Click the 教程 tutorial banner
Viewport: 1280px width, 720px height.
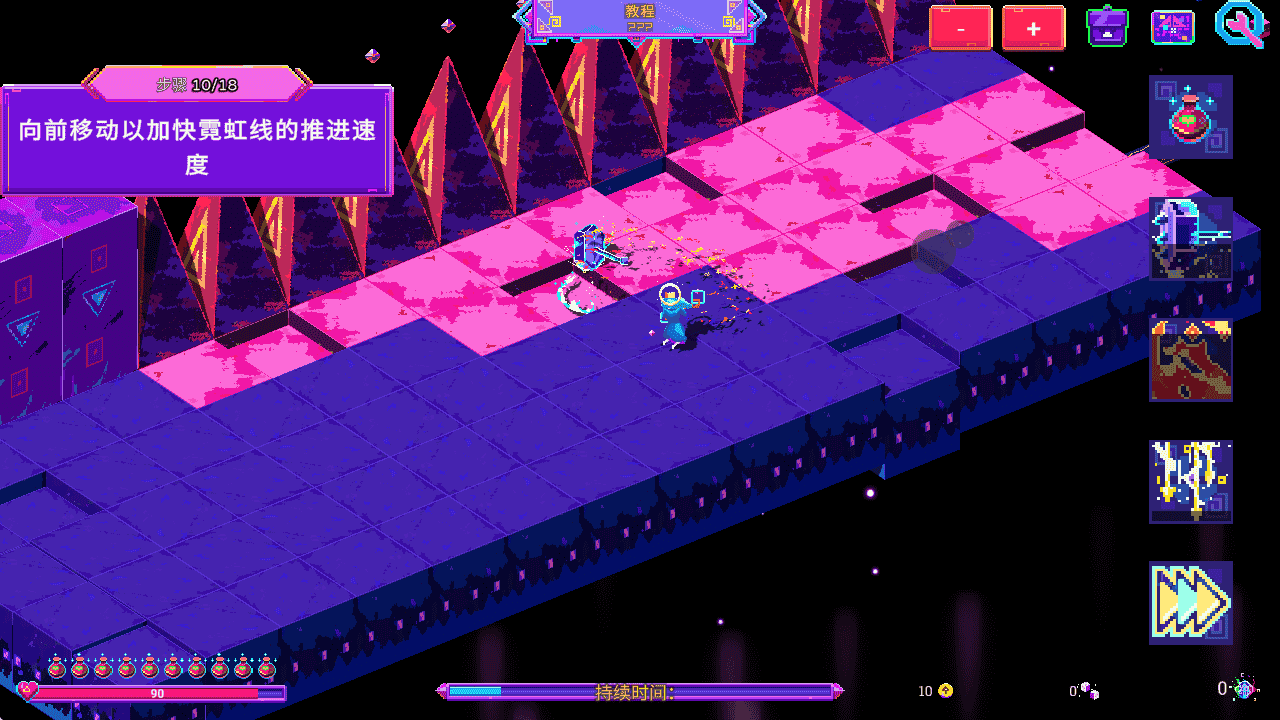point(640,11)
